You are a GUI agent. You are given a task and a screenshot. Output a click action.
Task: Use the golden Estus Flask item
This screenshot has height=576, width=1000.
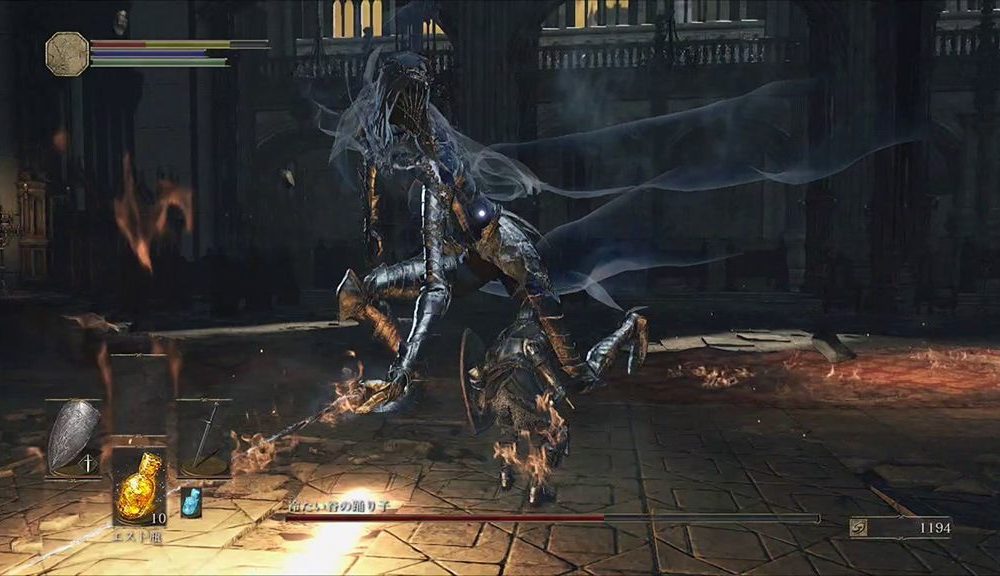click(137, 488)
